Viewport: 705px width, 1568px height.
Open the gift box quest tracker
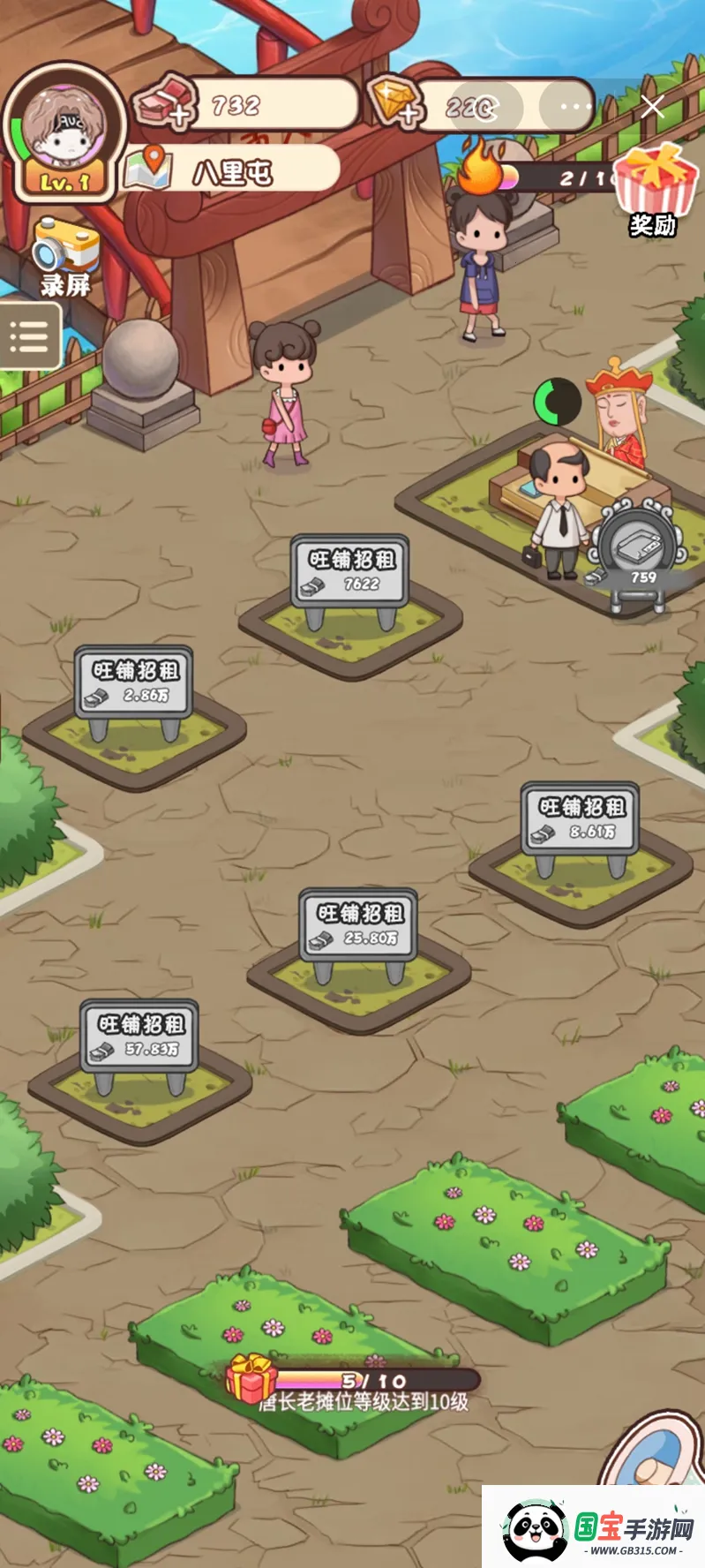pyautogui.click(x=251, y=1378)
